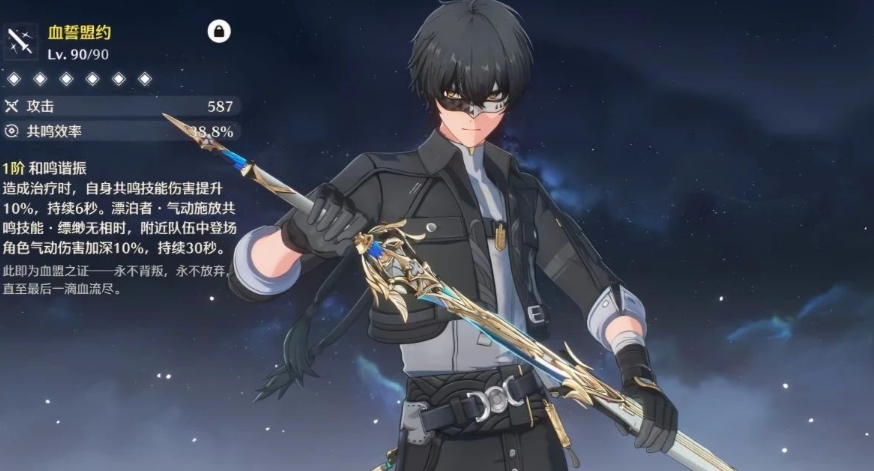The image size is (874, 471).
Task: Toggle the weapon lock icon
Action: [219, 32]
